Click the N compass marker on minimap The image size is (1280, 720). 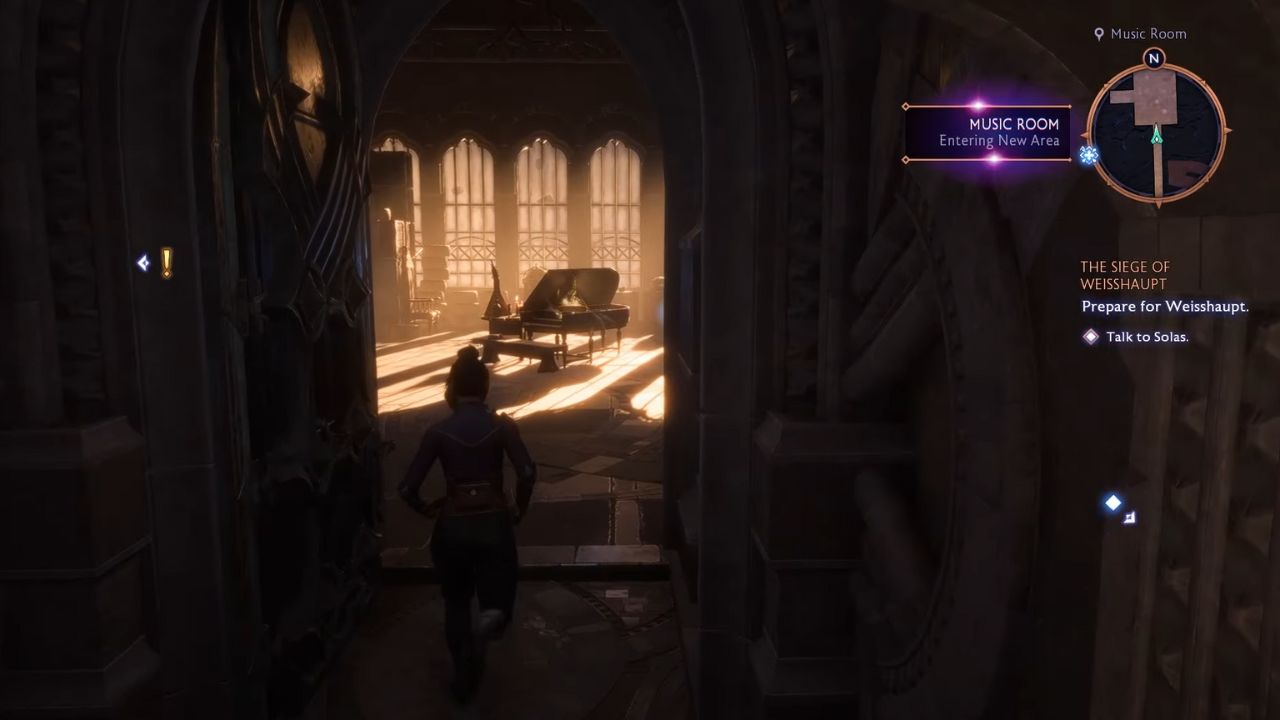point(1152,59)
